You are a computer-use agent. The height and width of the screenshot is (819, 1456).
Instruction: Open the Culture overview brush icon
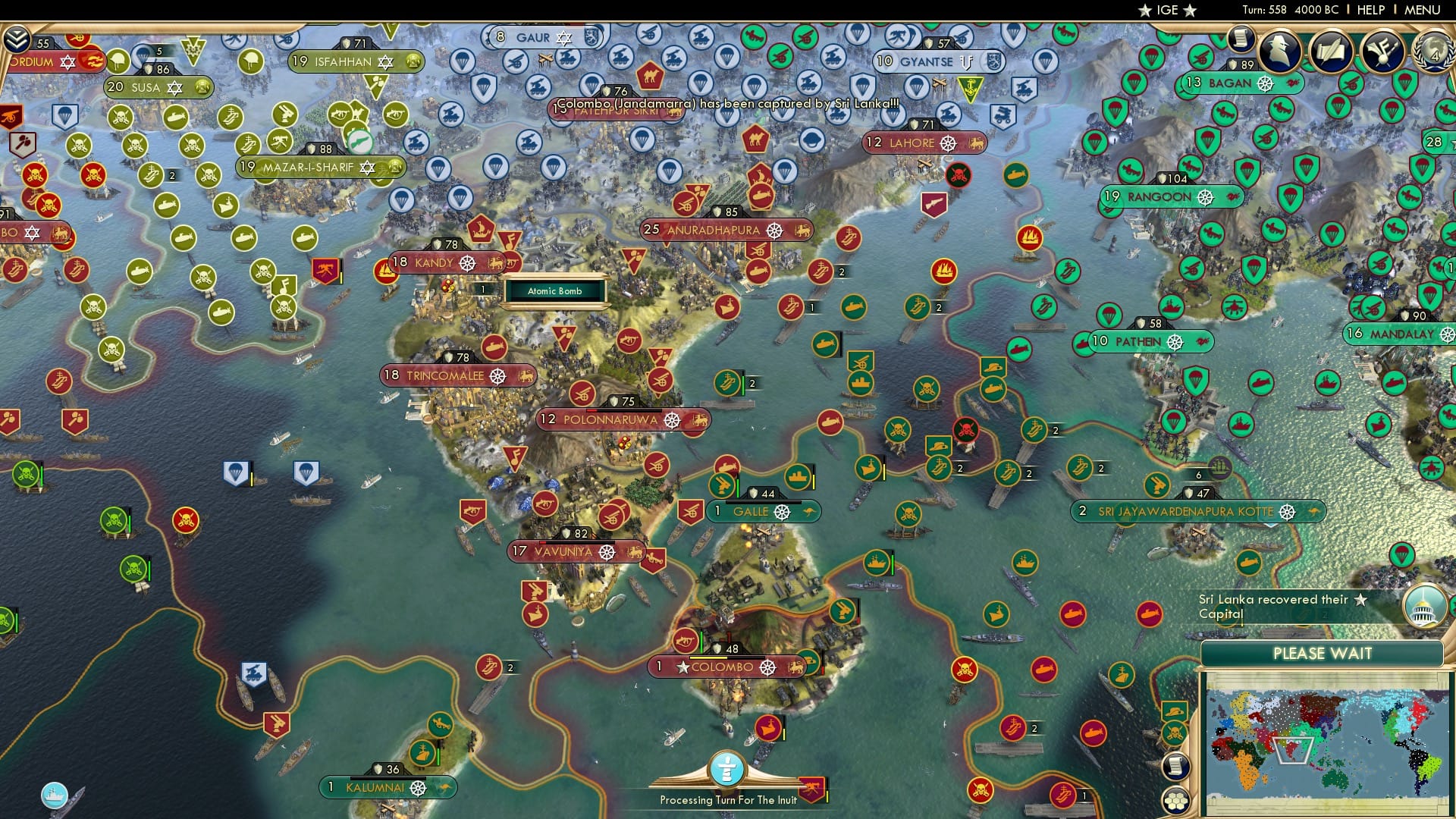[1384, 53]
